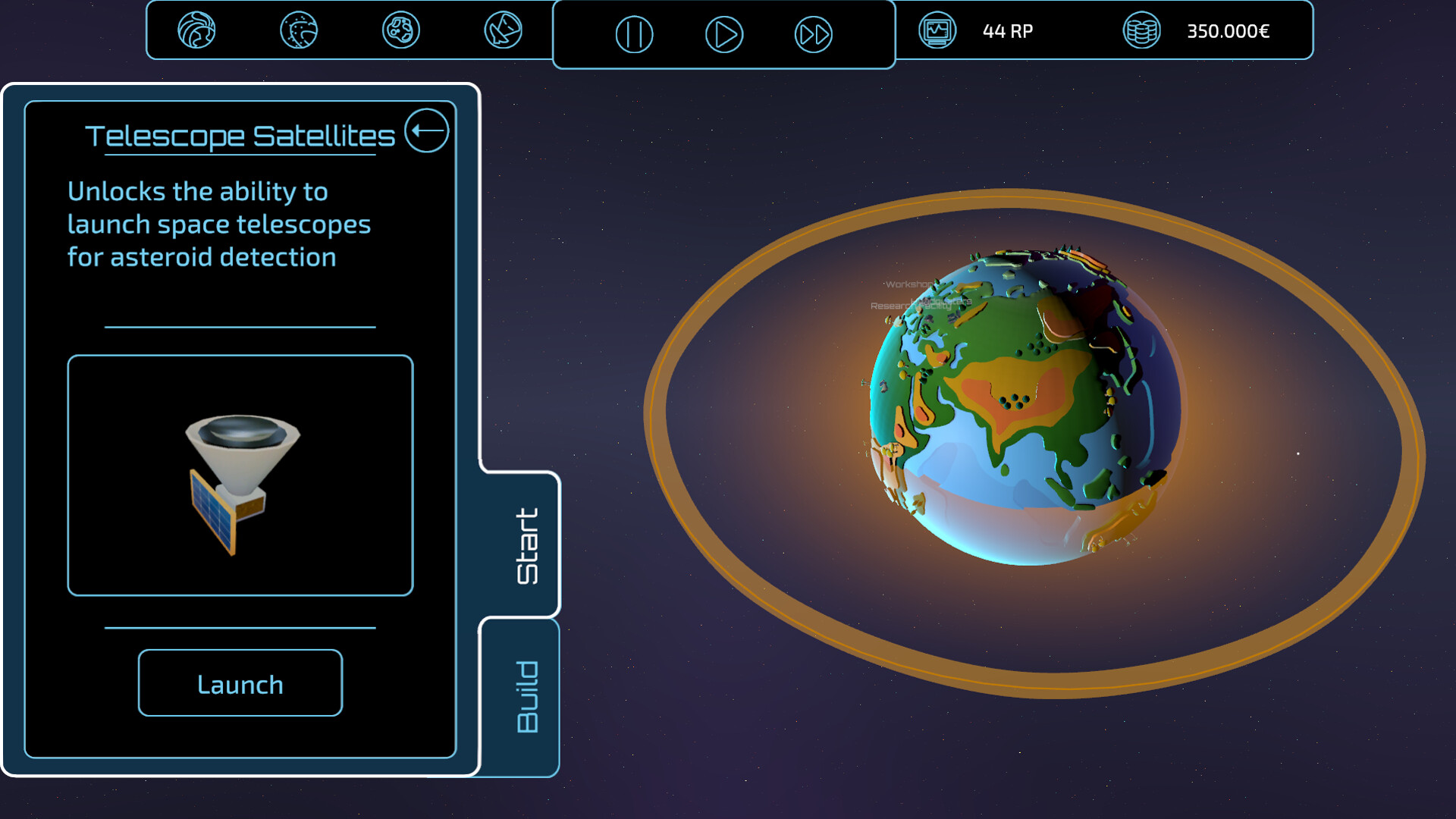The height and width of the screenshot is (819, 1456).
Task: Click the Headquarters label on Earth
Action: click(946, 302)
